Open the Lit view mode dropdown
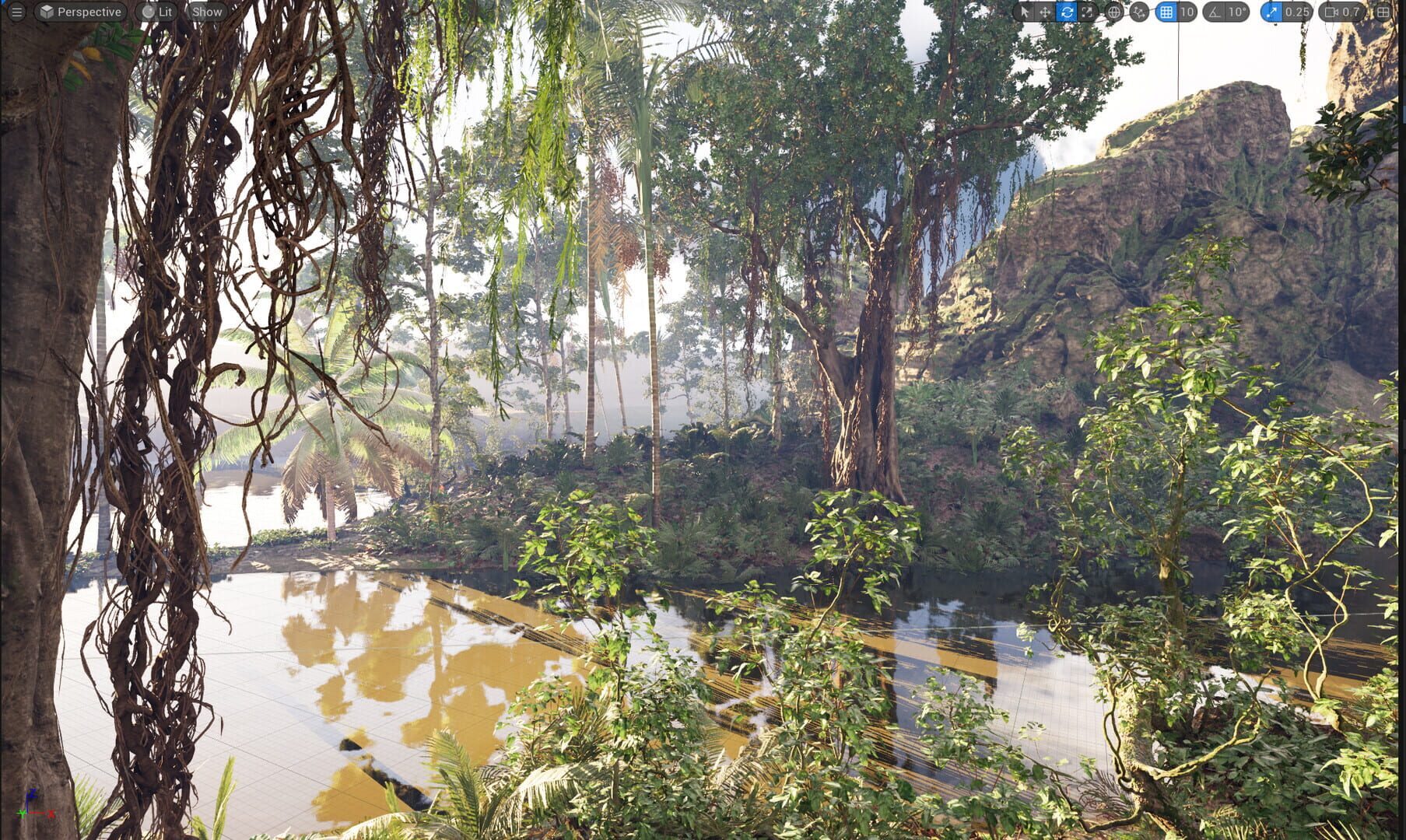Viewport: 1406px width, 840px height. [158, 12]
